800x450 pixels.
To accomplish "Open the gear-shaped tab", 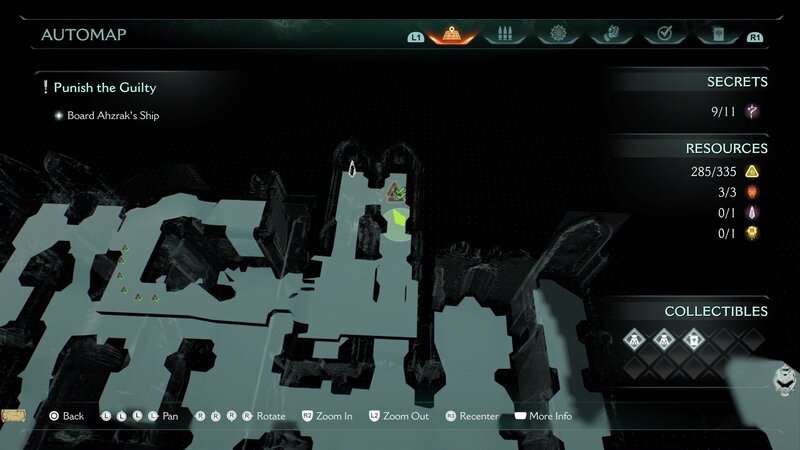I will point(558,35).
